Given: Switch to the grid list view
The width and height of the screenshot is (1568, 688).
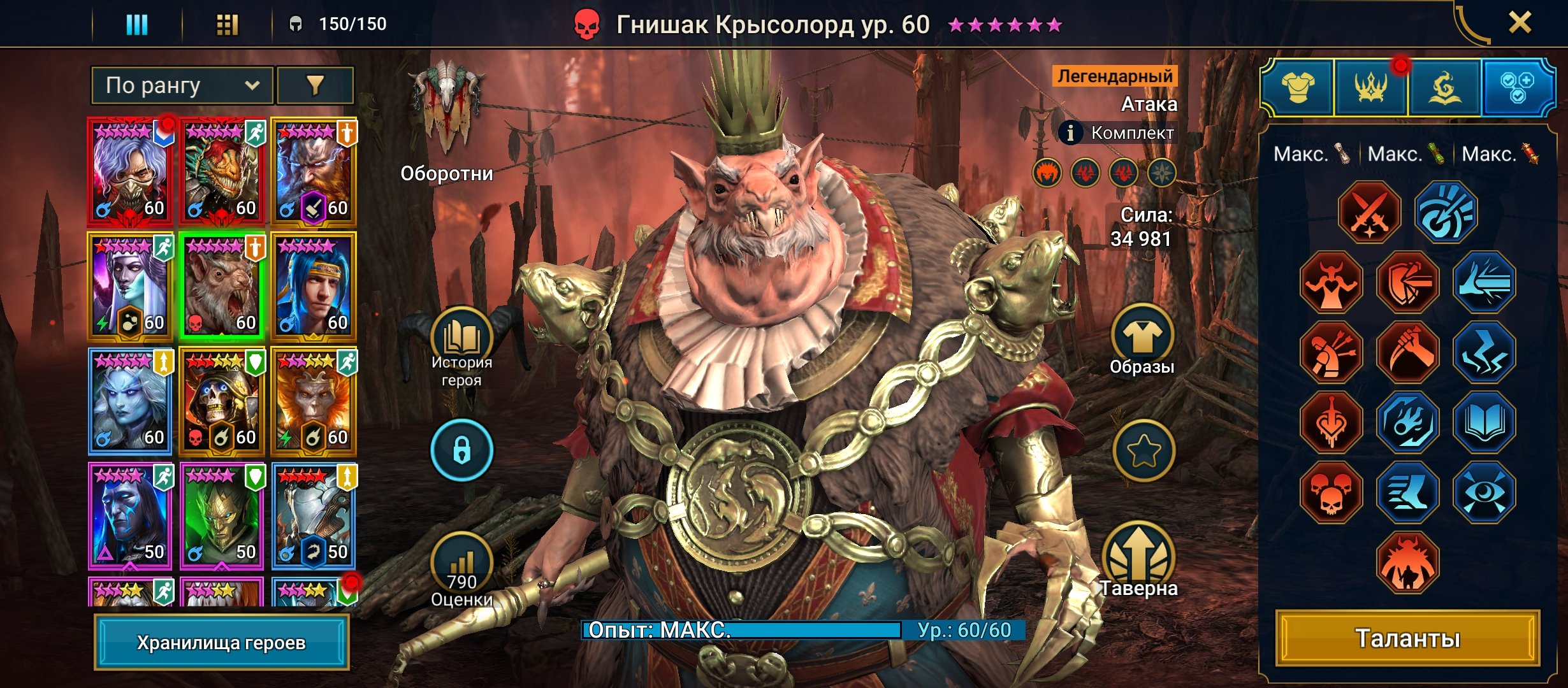Looking at the screenshot, I should click(x=227, y=25).
